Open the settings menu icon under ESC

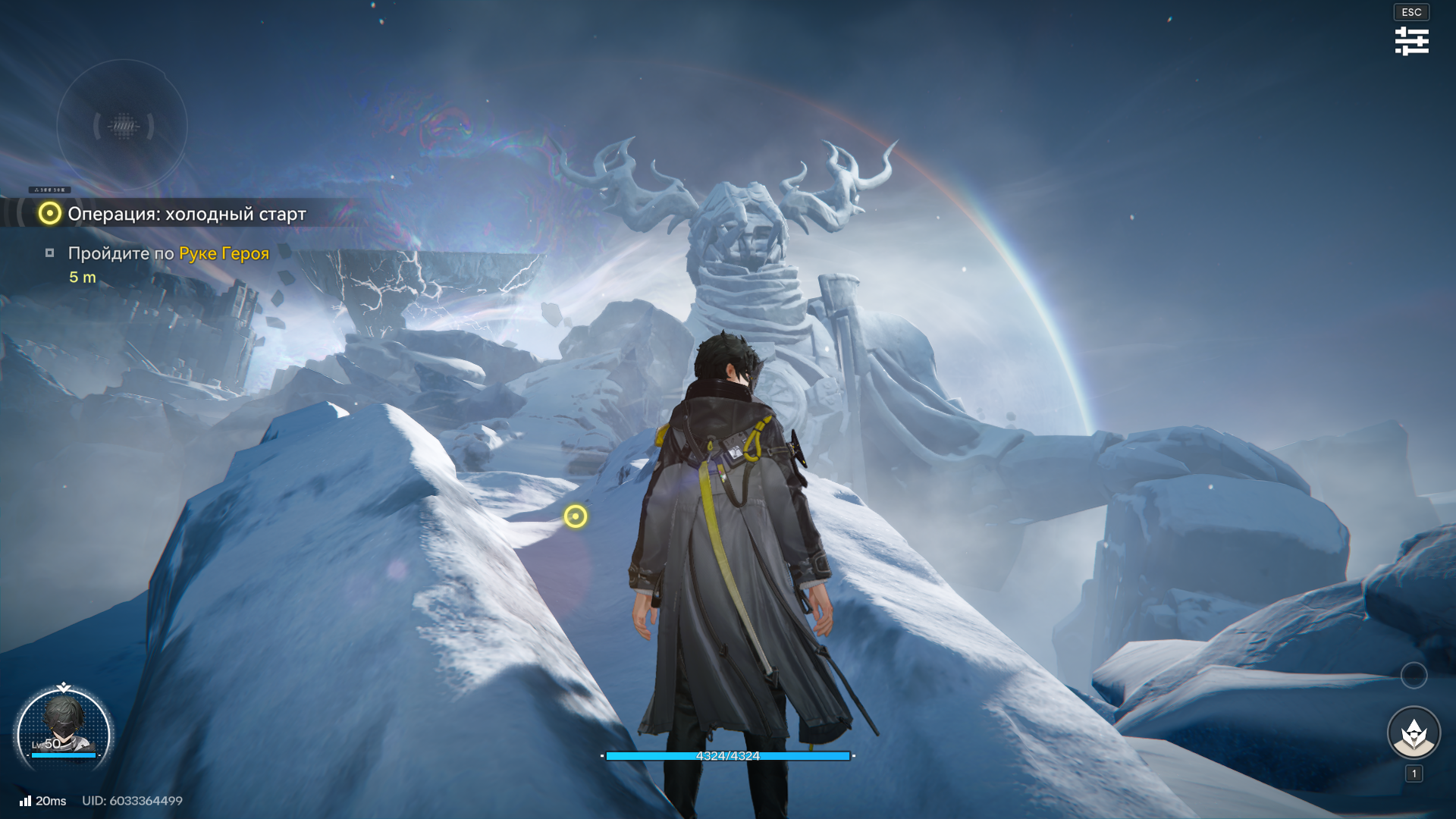(1411, 41)
